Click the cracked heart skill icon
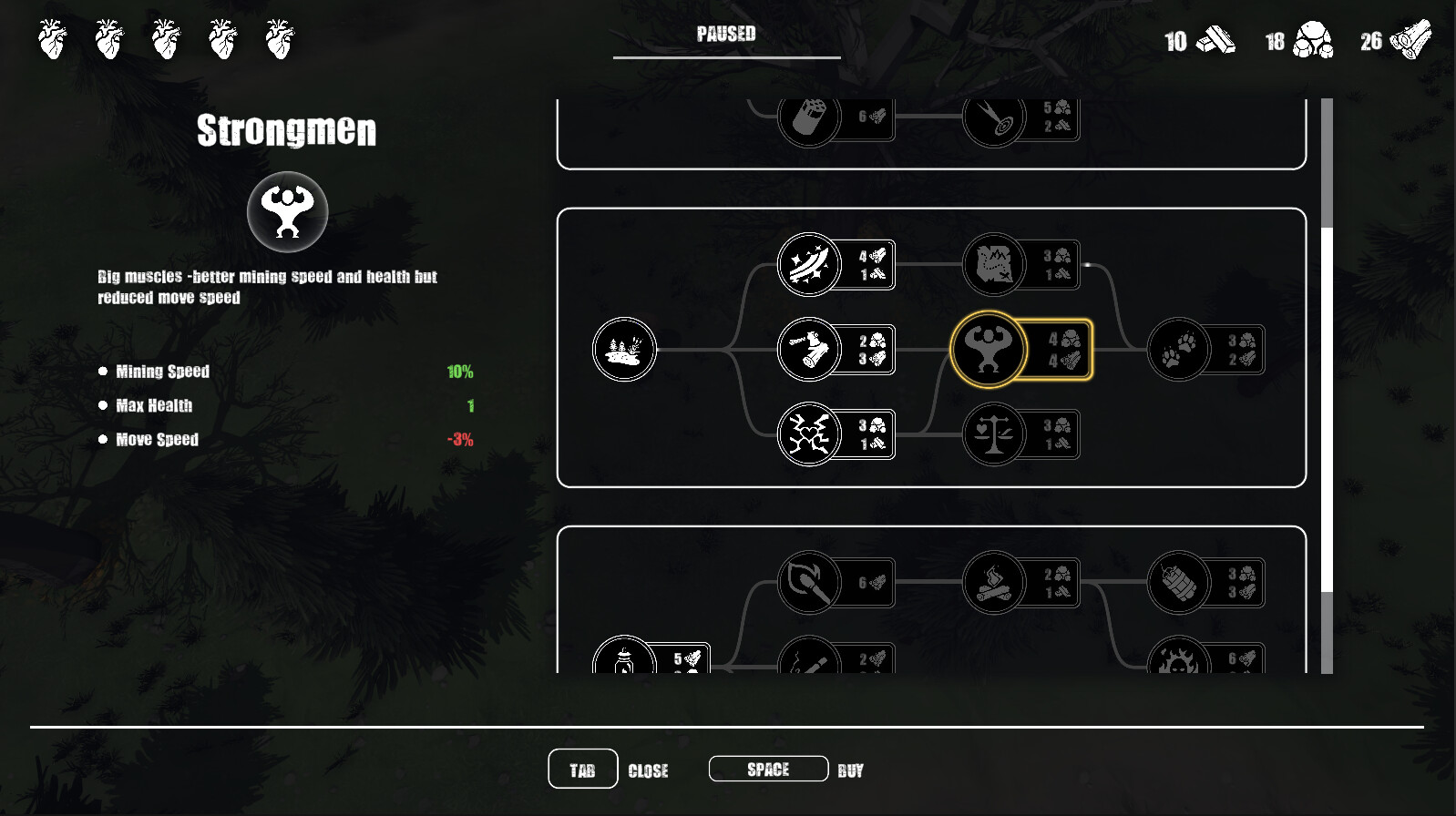This screenshot has width=1456, height=816. coord(808,434)
